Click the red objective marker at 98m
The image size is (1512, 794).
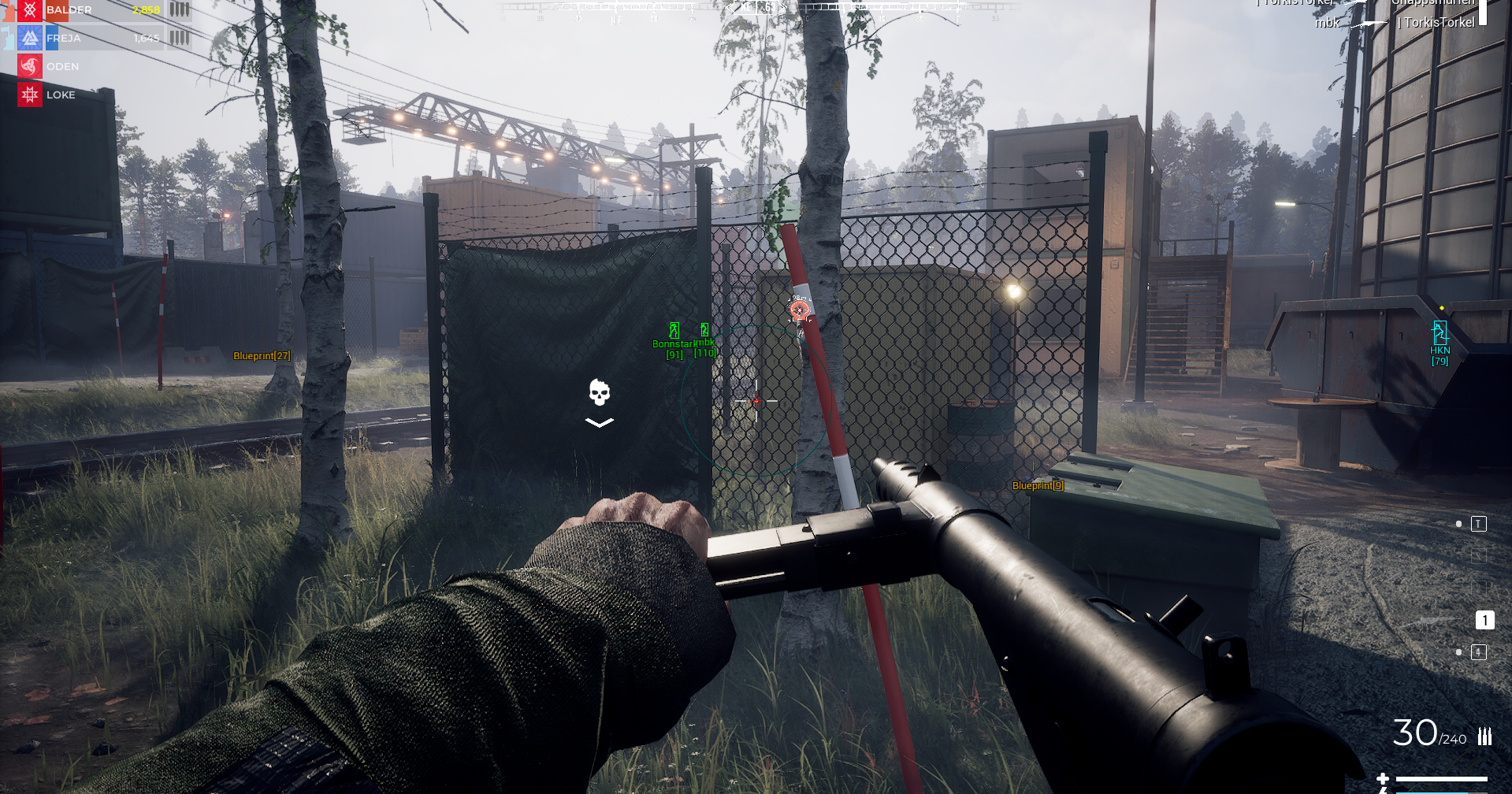[x=800, y=310]
